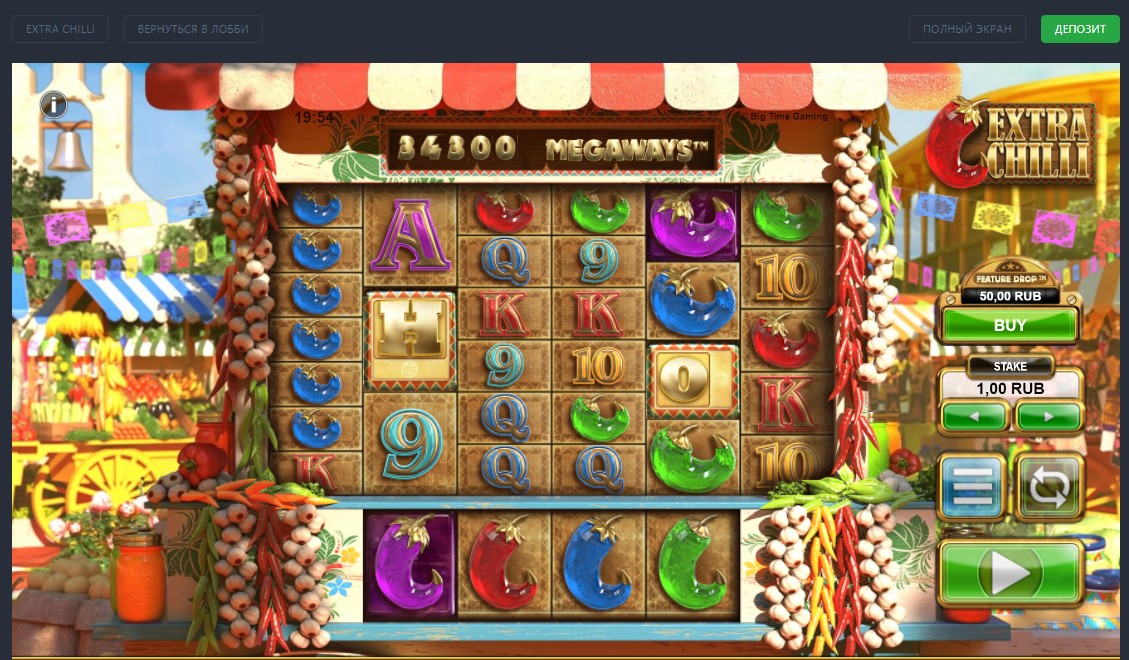The height and width of the screenshot is (660, 1129).
Task: Show game info with the i icon
Action: point(54,104)
